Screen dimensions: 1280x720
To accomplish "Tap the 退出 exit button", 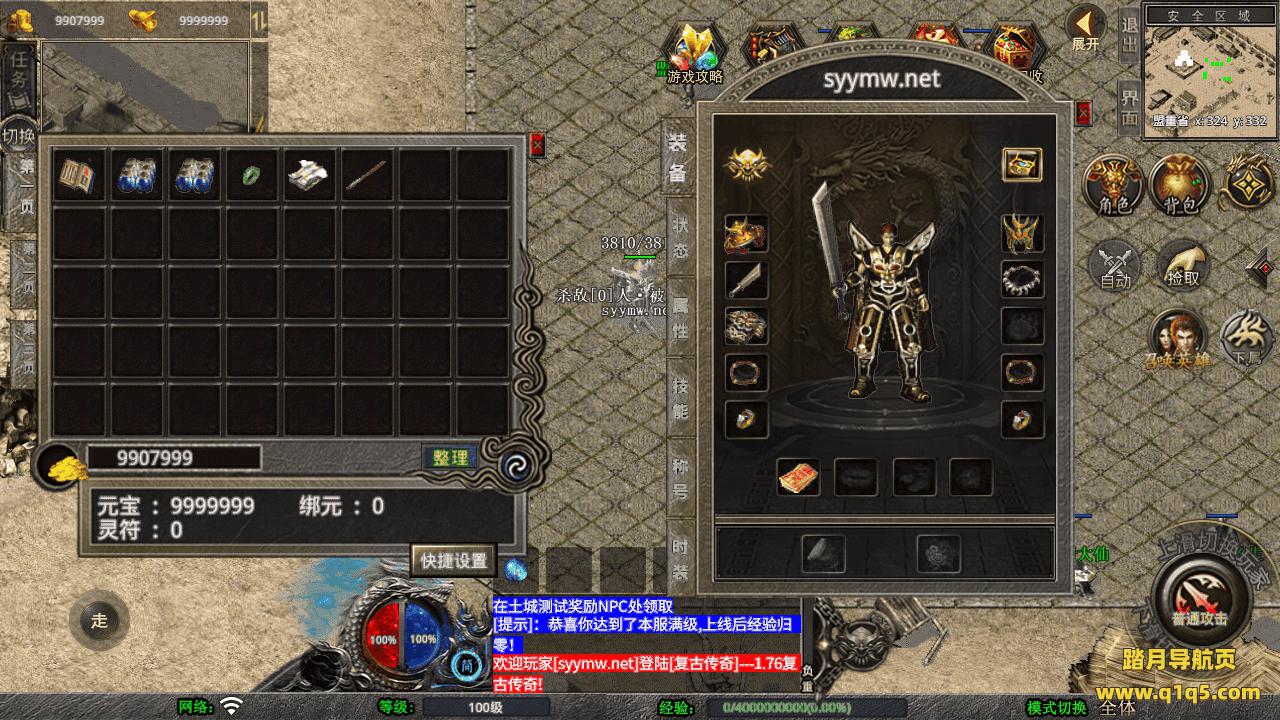I will pos(1130,37).
